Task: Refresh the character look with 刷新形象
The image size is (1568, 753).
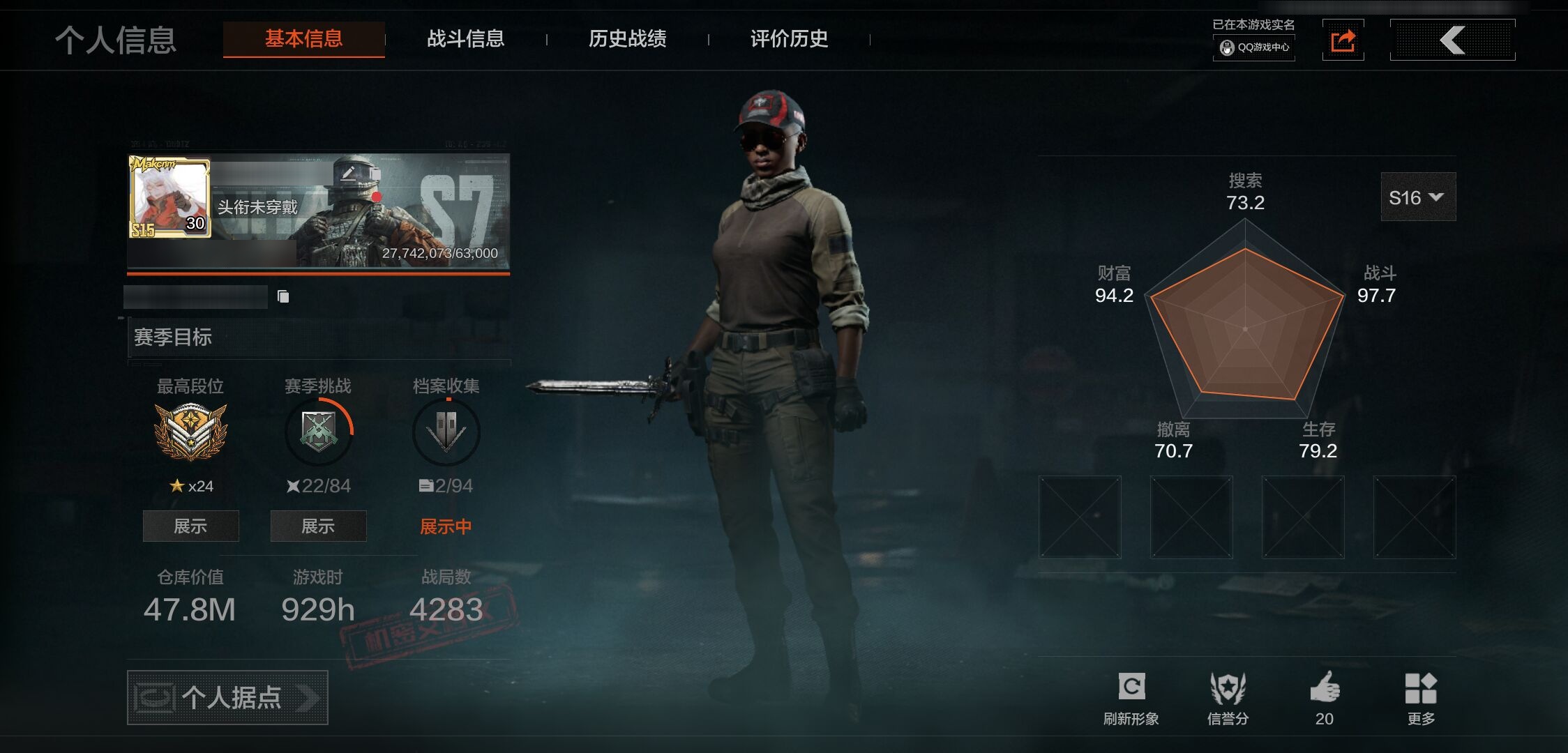Action: 1131,697
